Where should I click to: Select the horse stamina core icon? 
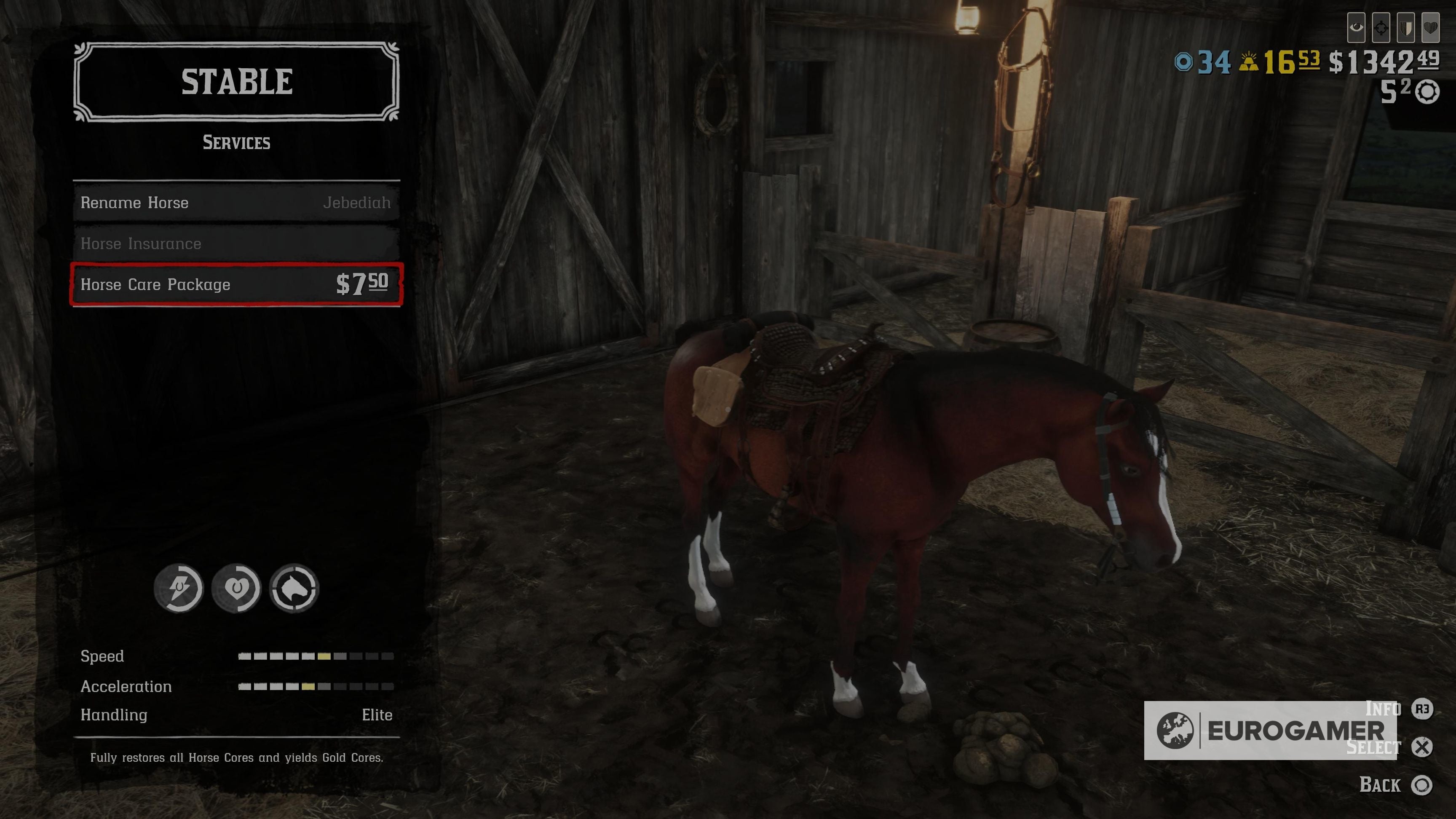pyautogui.click(x=178, y=588)
